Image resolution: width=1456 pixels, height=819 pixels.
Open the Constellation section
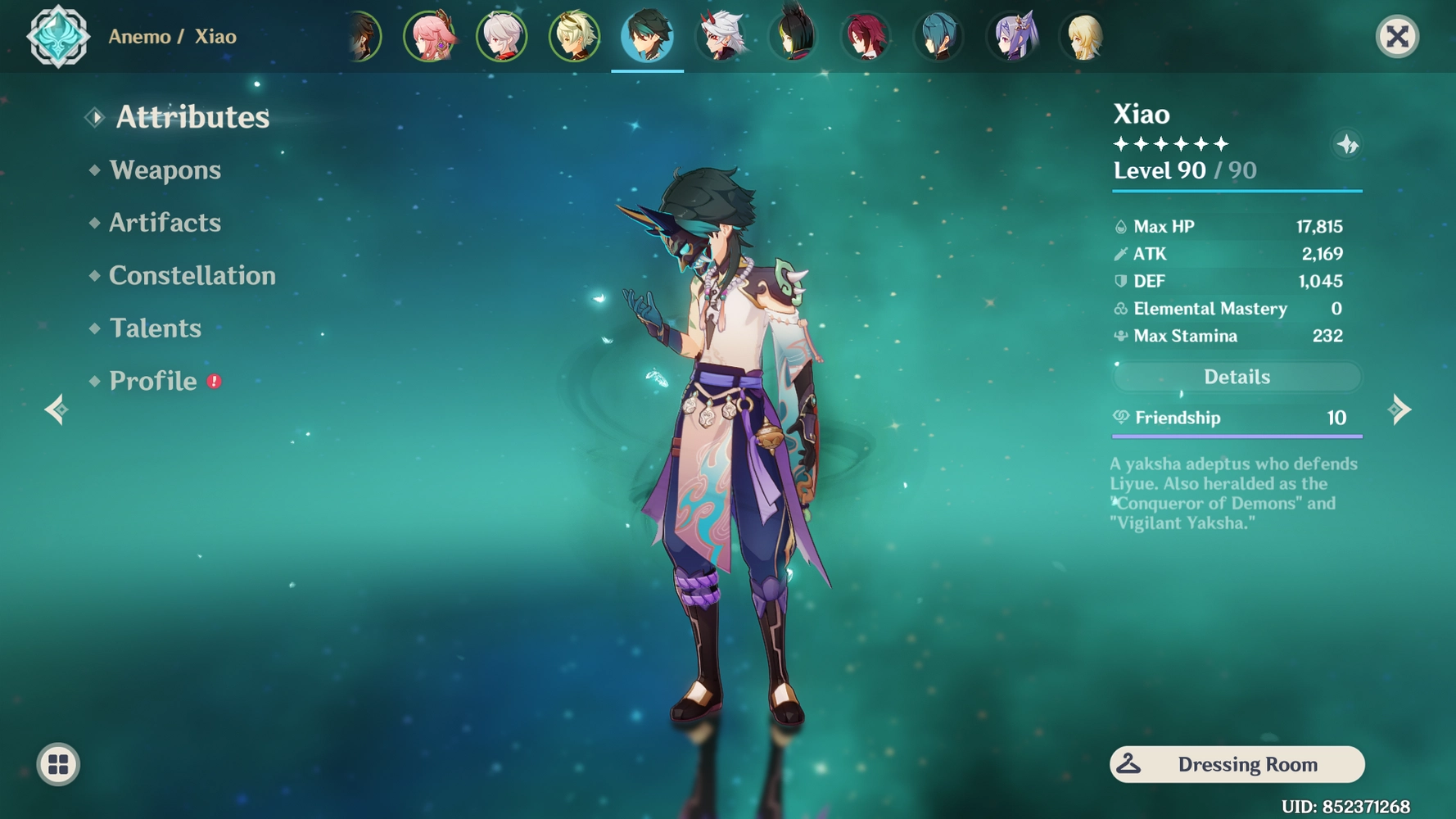coord(192,275)
